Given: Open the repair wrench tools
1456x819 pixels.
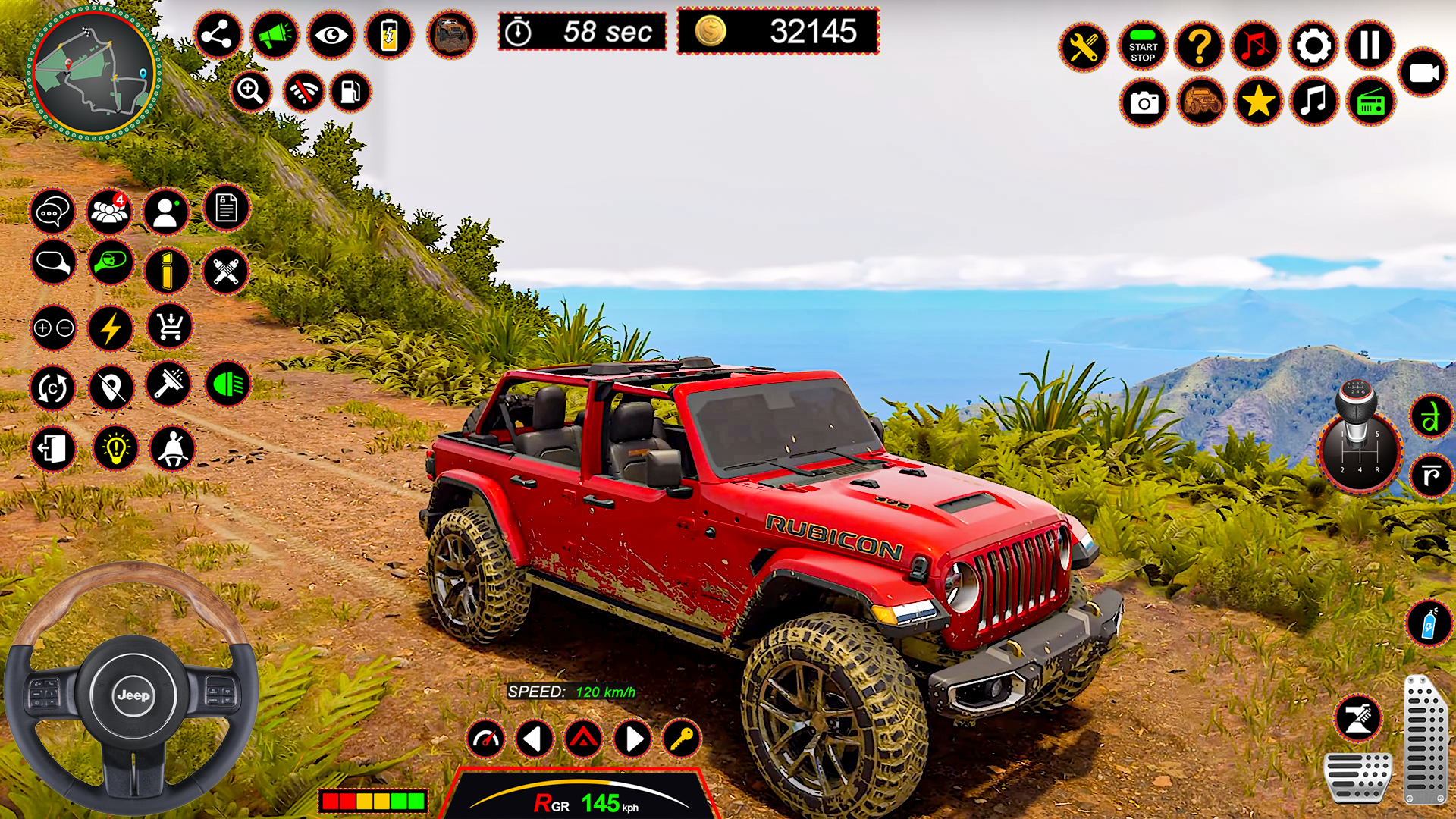Looking at the screenshot, I should click(1084, 46).
